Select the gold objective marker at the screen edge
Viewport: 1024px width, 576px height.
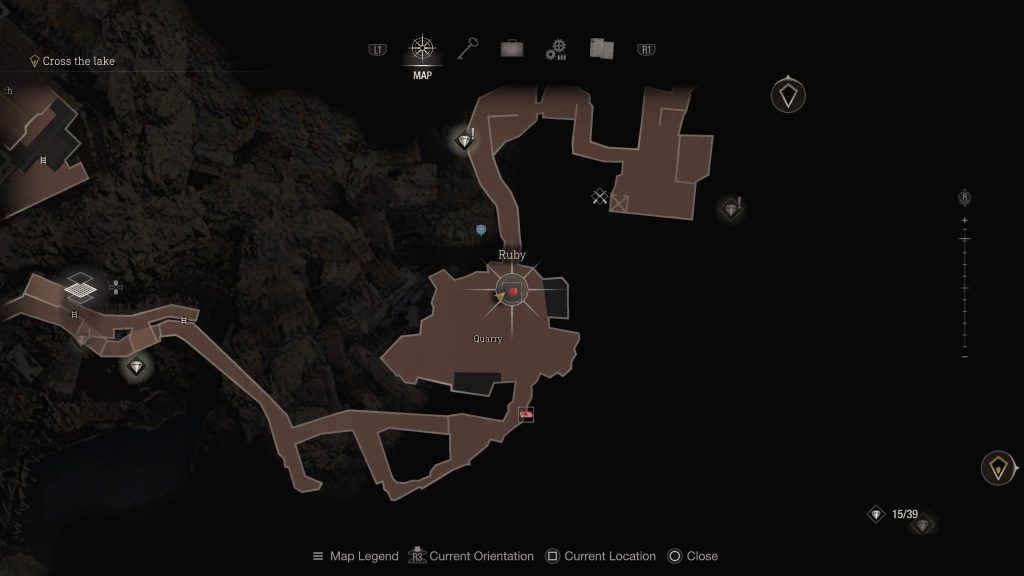(x=997, y=467)
